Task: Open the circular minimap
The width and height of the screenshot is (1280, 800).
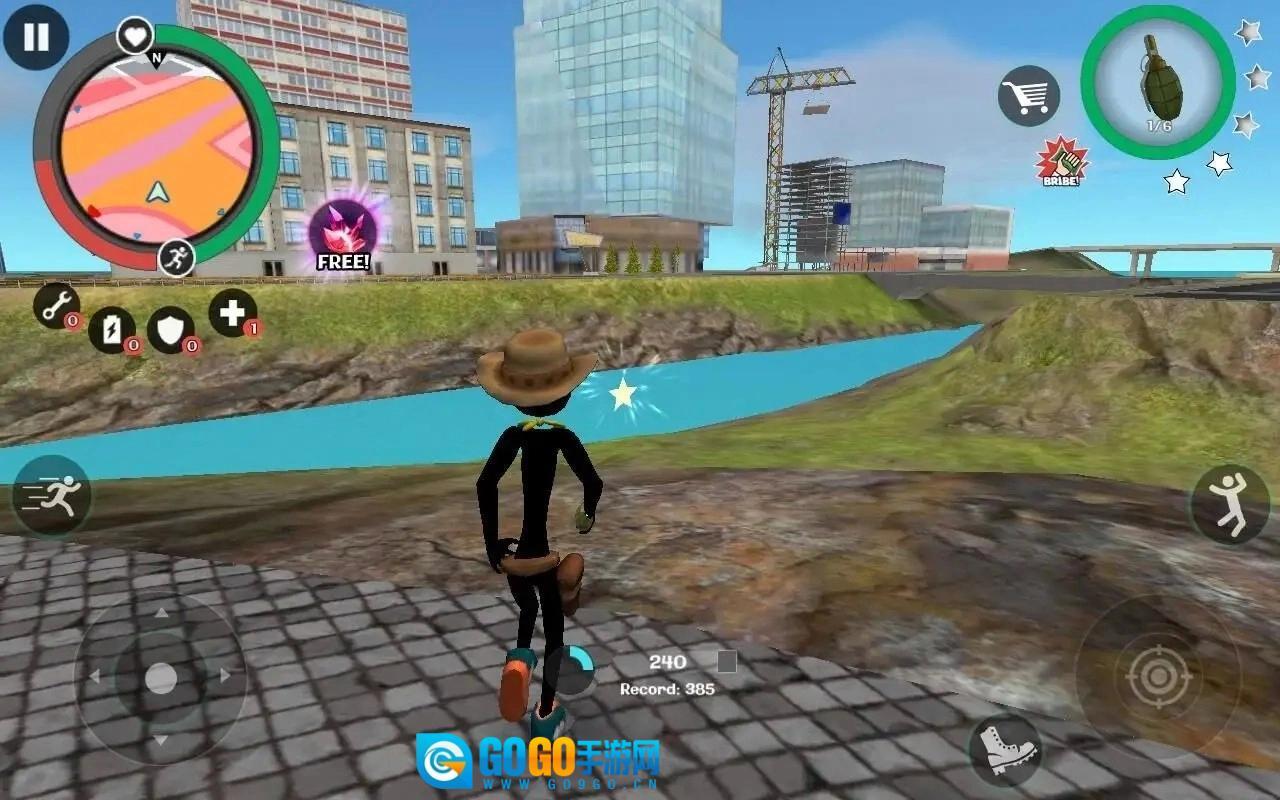Action: point(156,145)
